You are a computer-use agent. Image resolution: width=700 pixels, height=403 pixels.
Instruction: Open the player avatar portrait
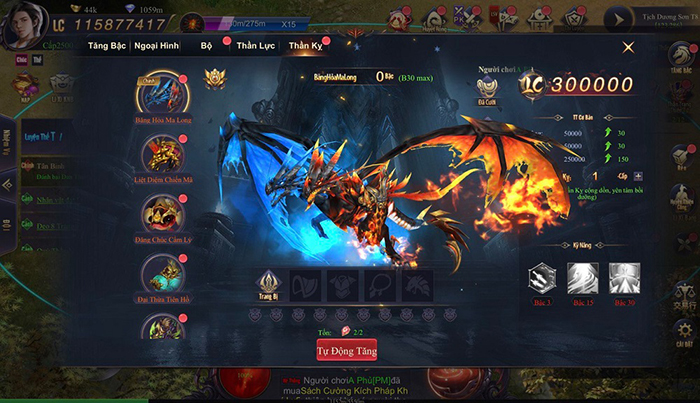point(19,25)
